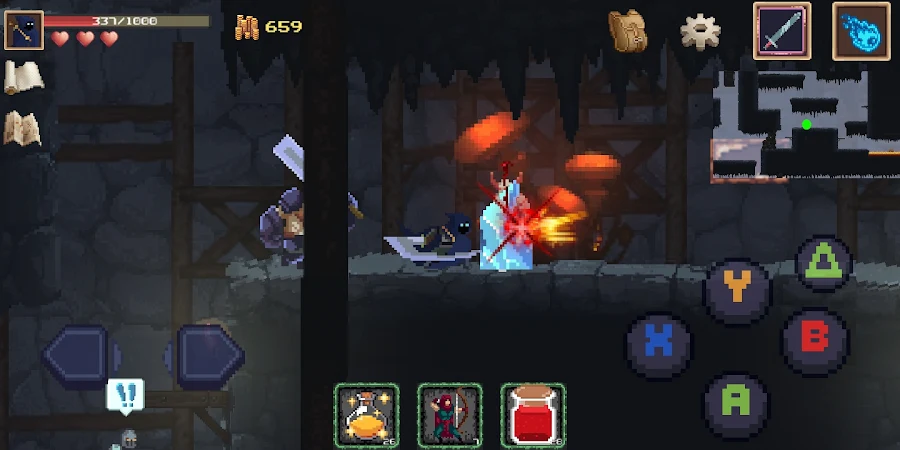Viewport: 900px width, 450px height.
Task: Tap the blue X action button
Action: point(658,342)
